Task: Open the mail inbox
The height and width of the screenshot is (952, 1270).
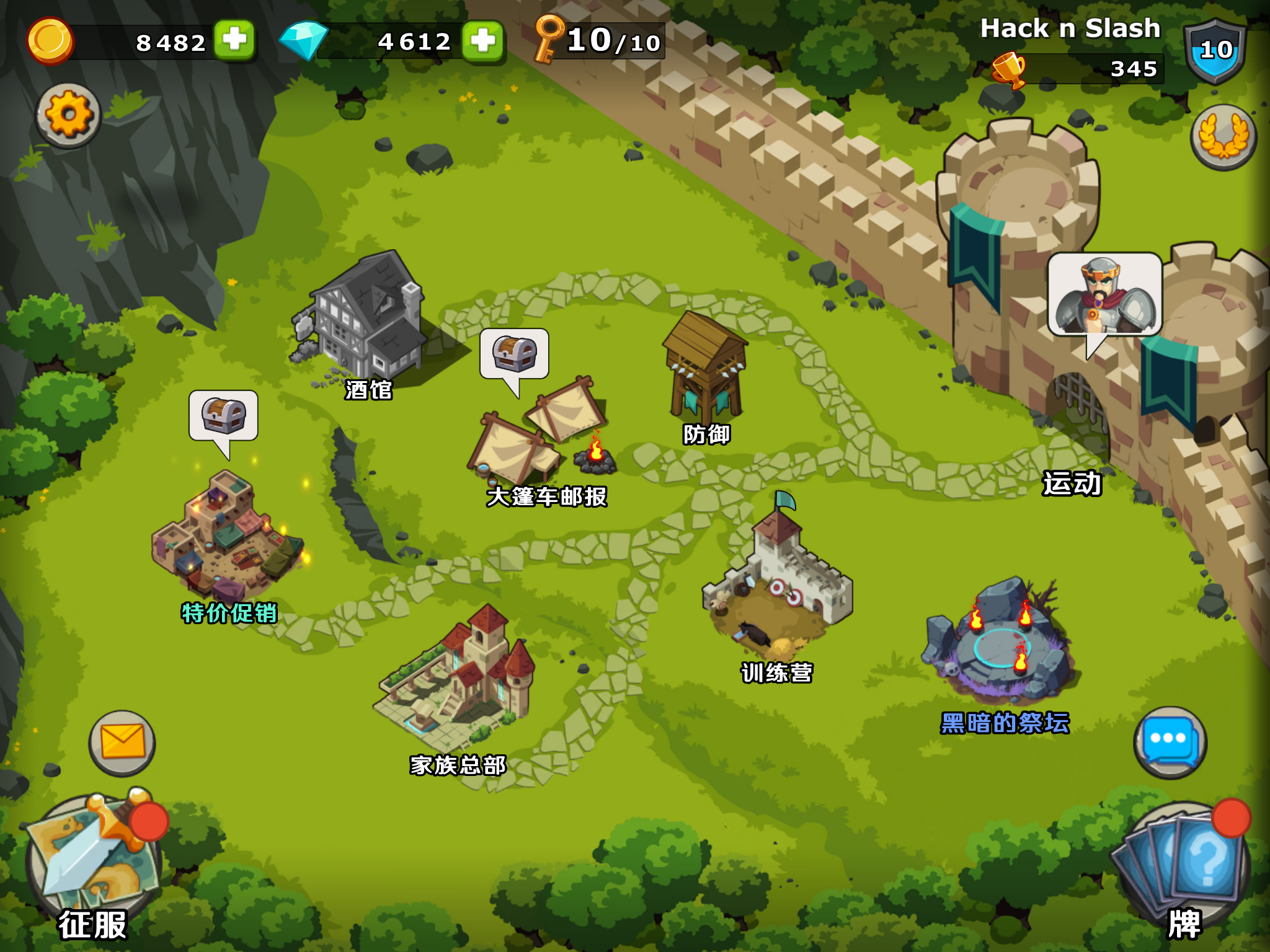Action: click(122, 741)
